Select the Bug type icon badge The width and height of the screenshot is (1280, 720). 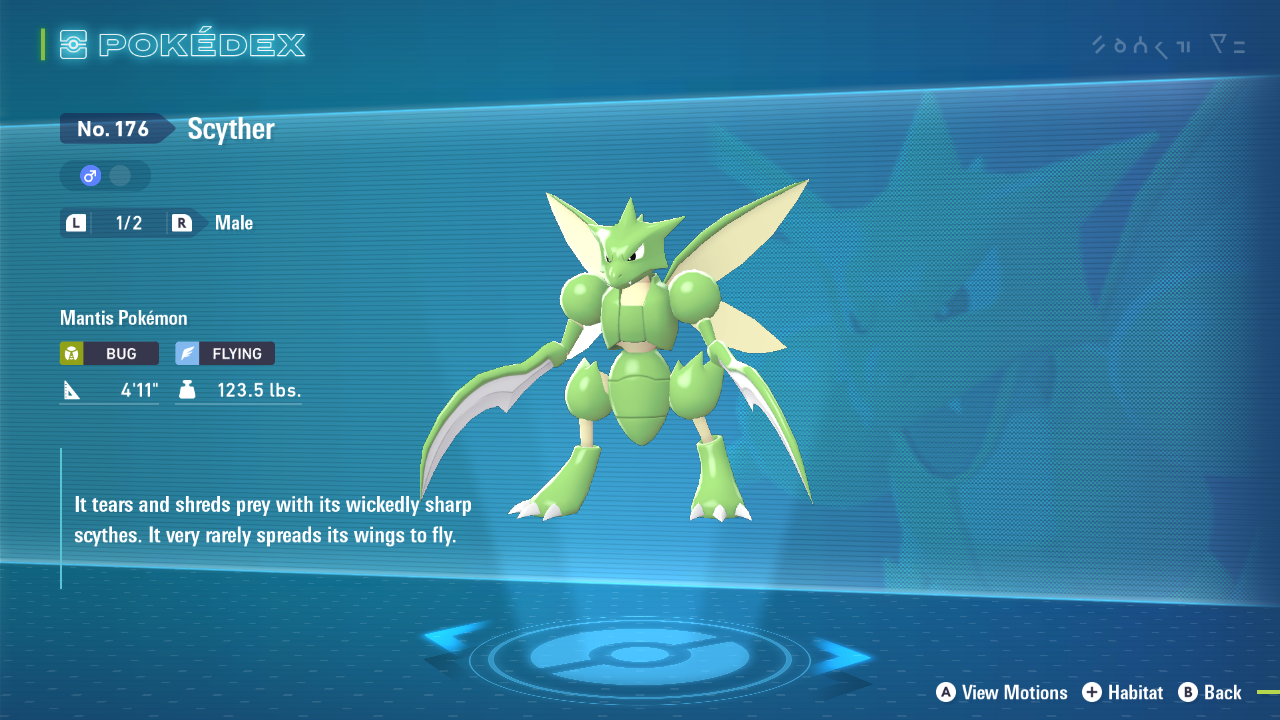[71, 353]
